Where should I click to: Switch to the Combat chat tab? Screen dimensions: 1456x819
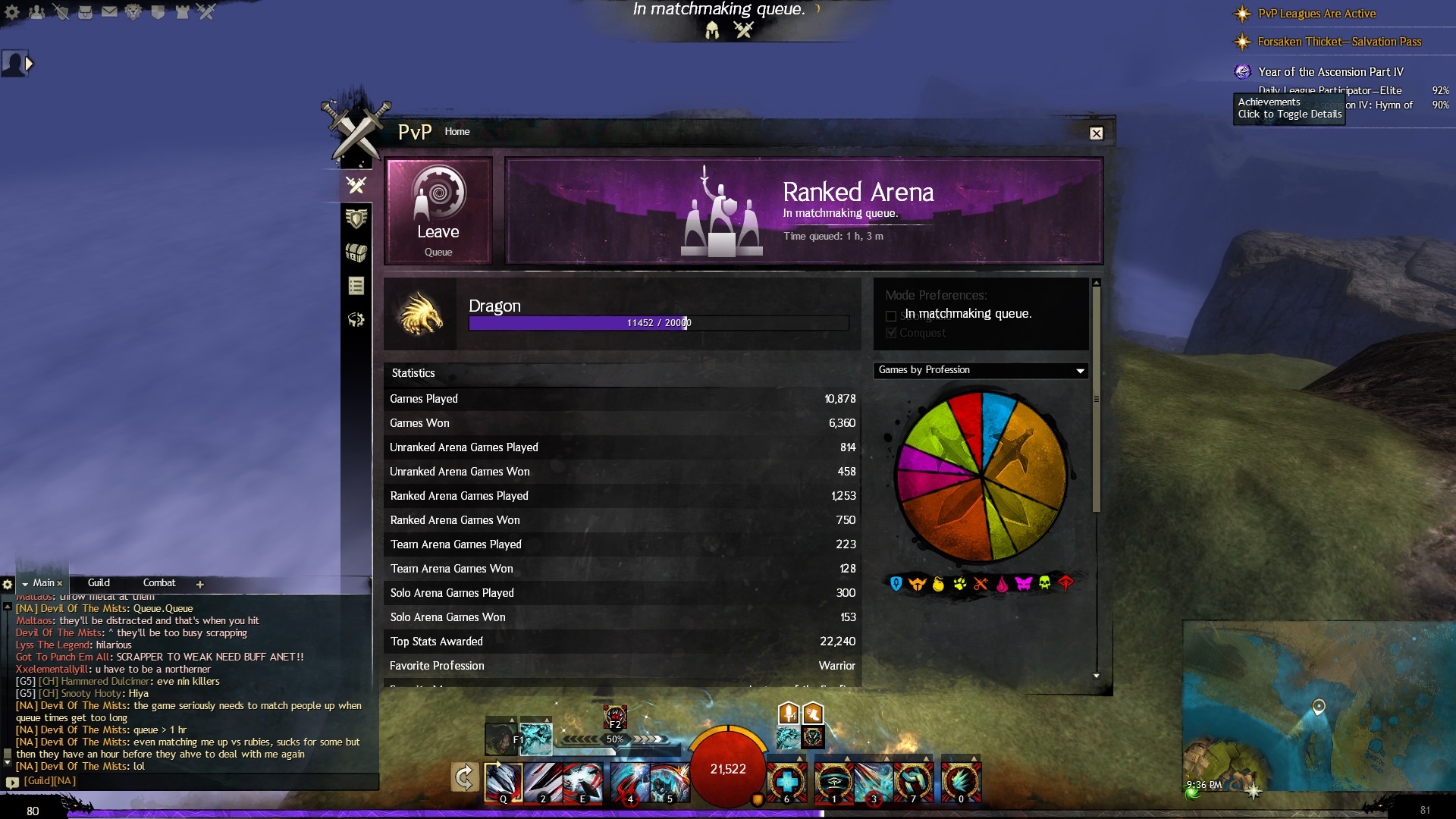coord(159,583)
